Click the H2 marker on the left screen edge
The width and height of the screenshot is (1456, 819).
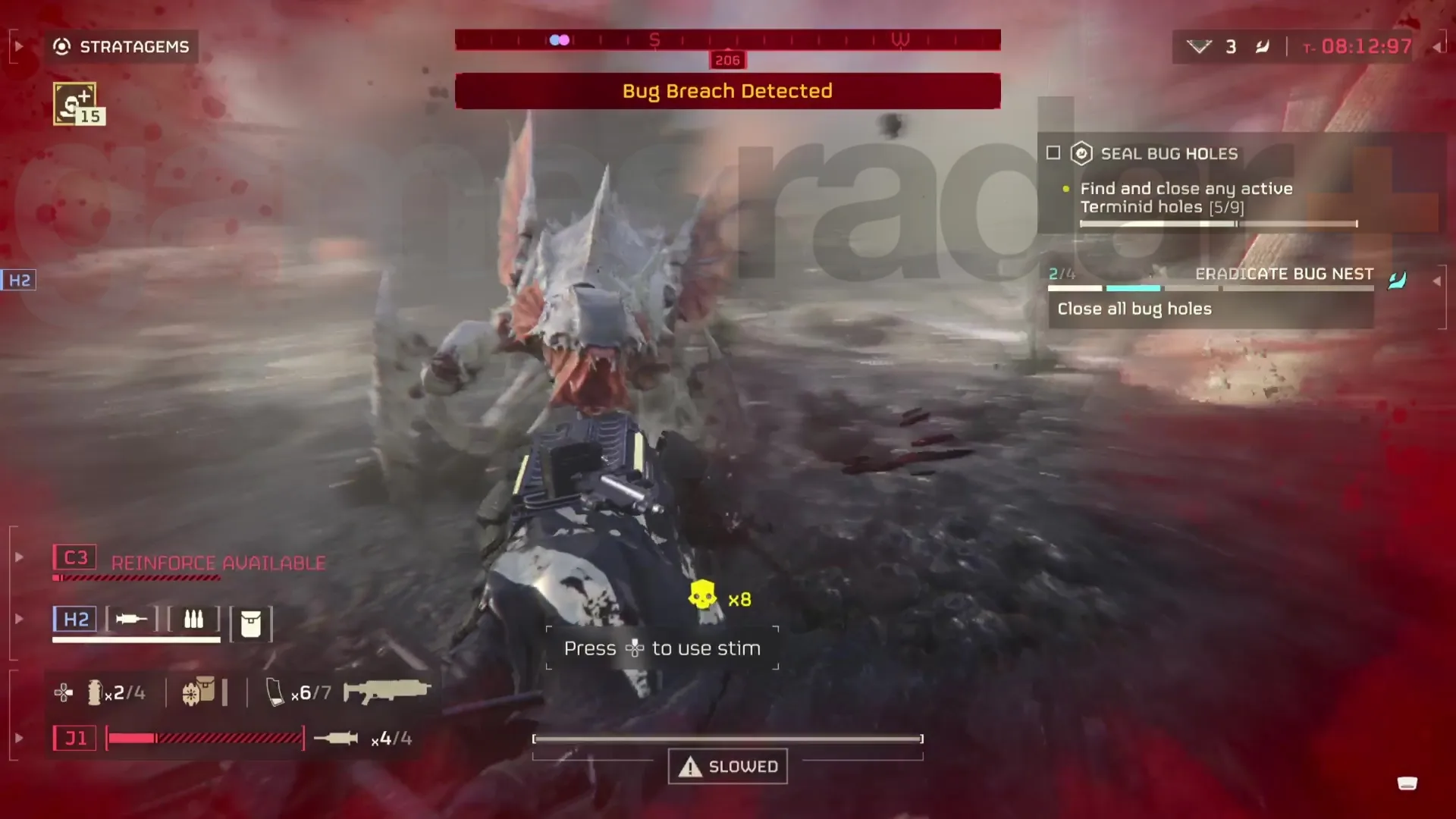coord(19,281)
